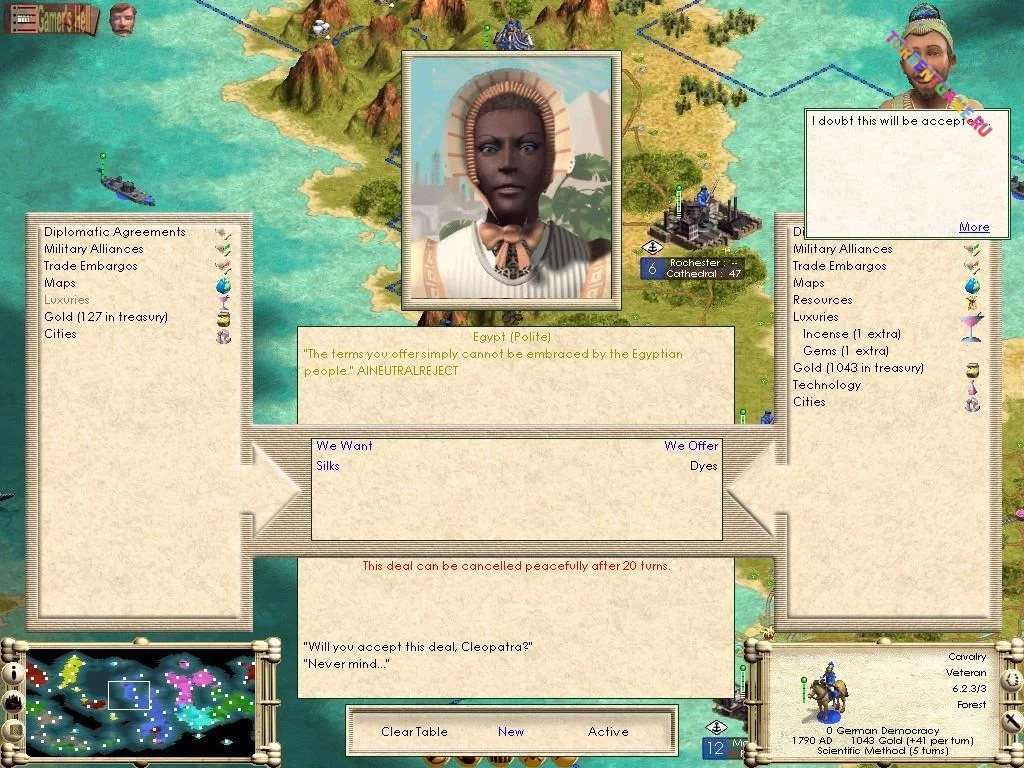Click the Clear Table button
Screen dimensions: 1024x768
click(x=414, y=732)
